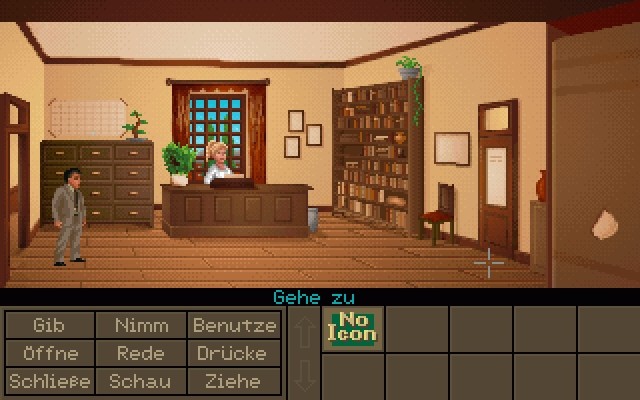Select the Öffne verb

coord(48,354)
